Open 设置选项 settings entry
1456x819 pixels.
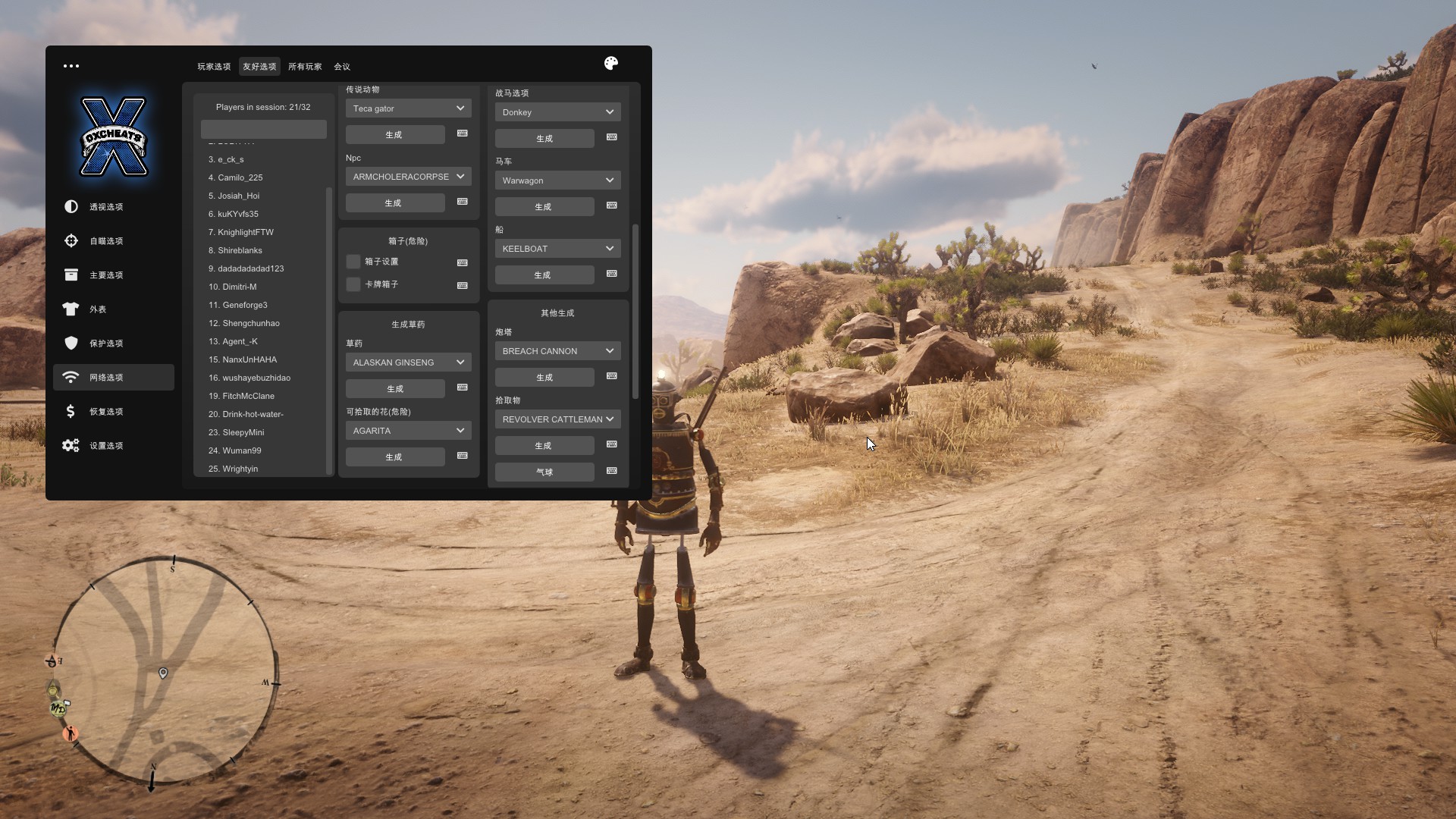pos(106,446)
